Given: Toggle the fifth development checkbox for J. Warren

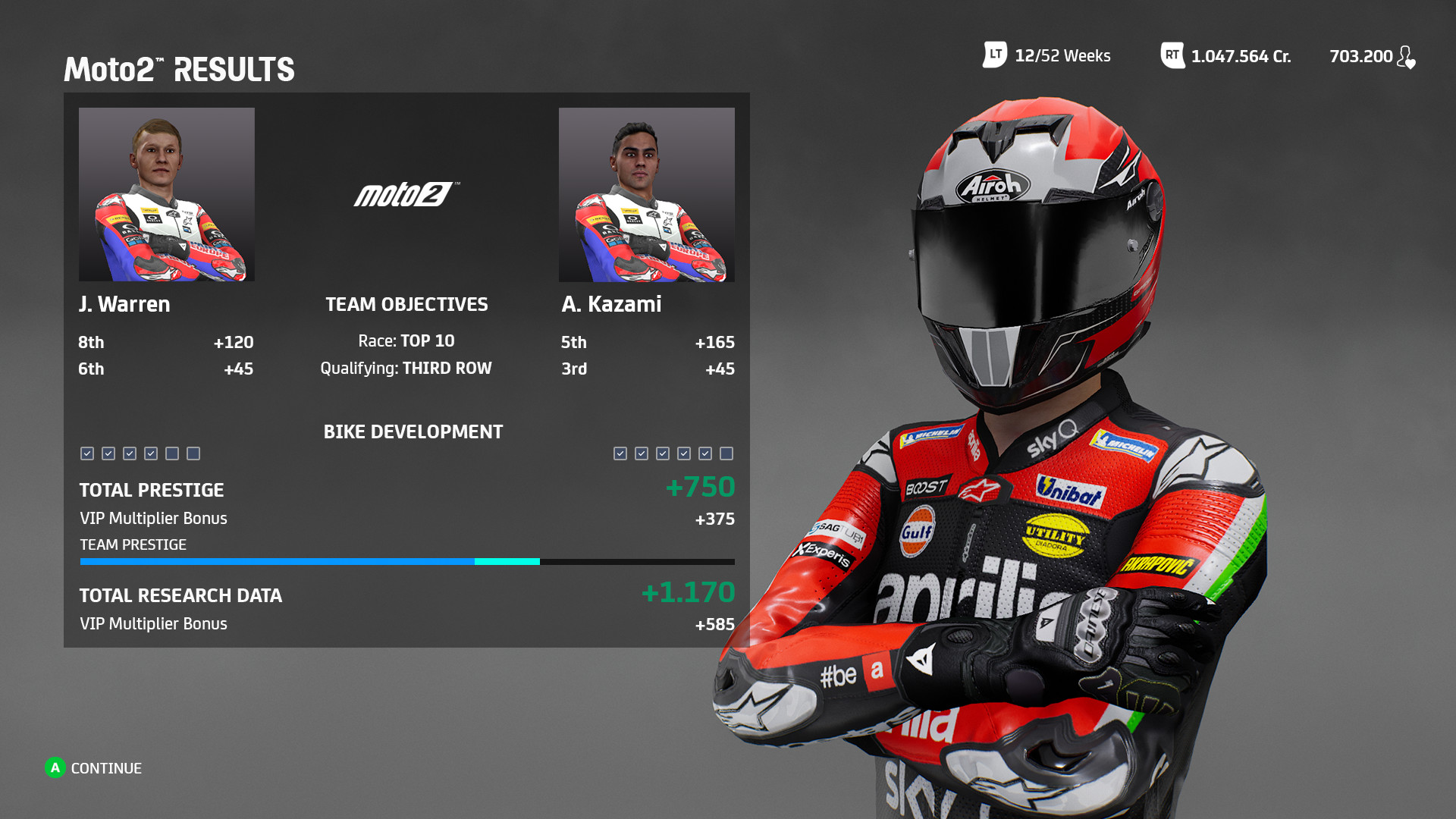Looking at the screenshot, I should click(171, 453).
